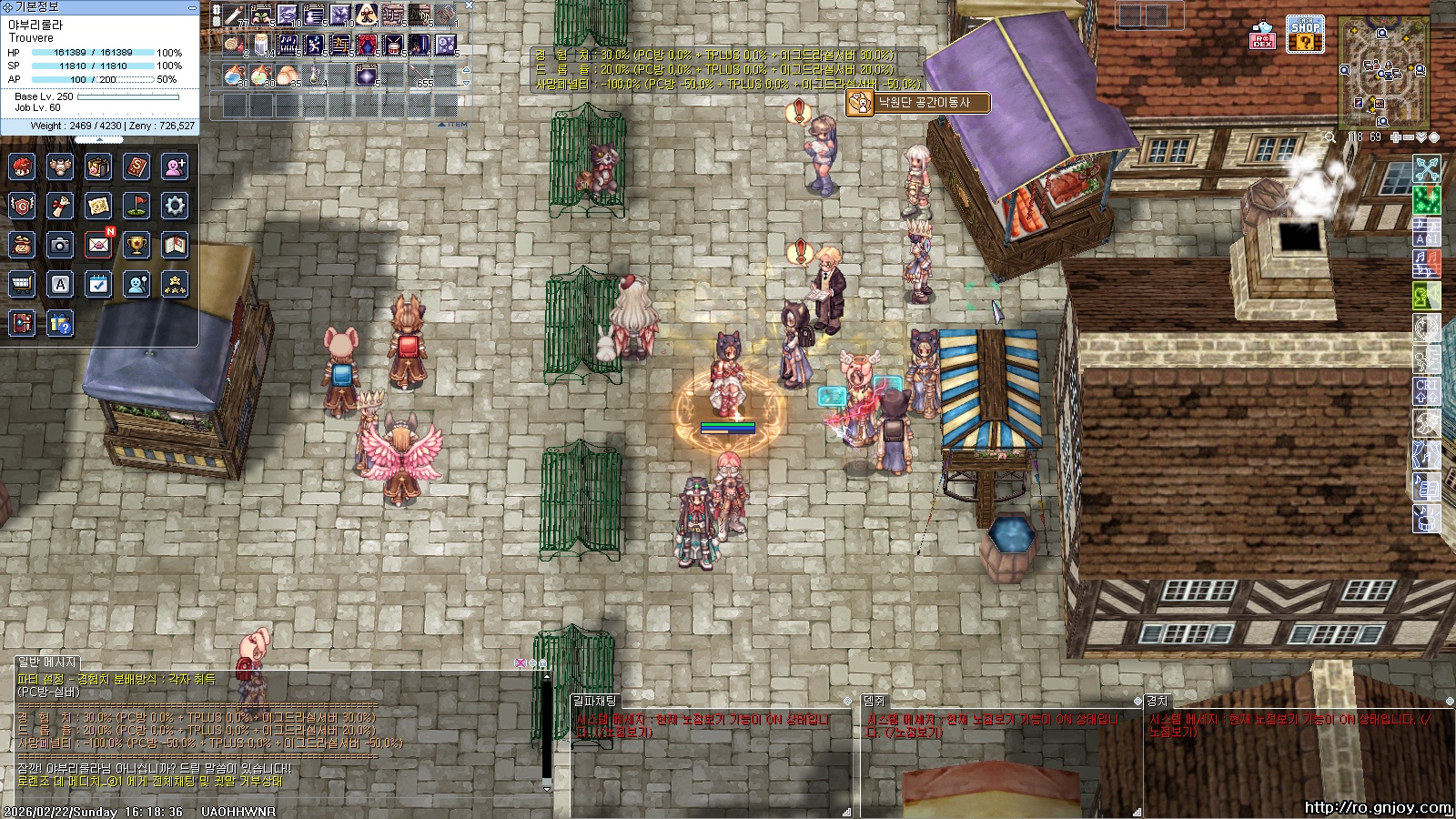Viewport: 1456px width, 819px height.
Task: Activate the red curtain stage skill slot
Action: (x=367, y=45)
